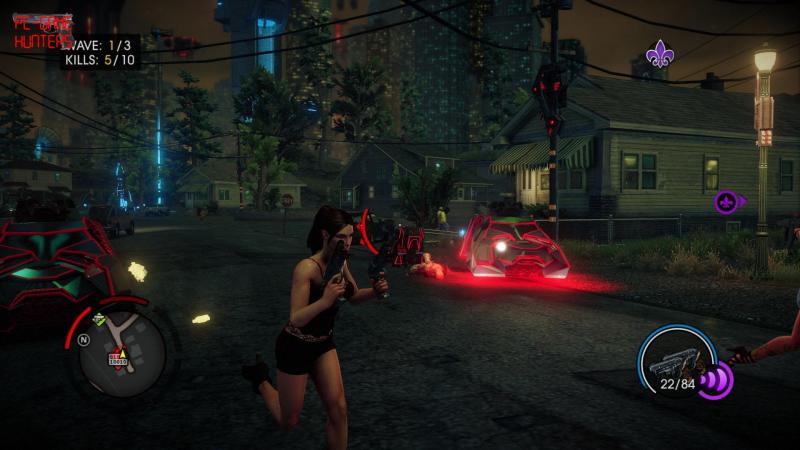The image size is (800, 450).
Task: Click the purple fleur-de-lis emblem above the house
Action: pos(659,54)
